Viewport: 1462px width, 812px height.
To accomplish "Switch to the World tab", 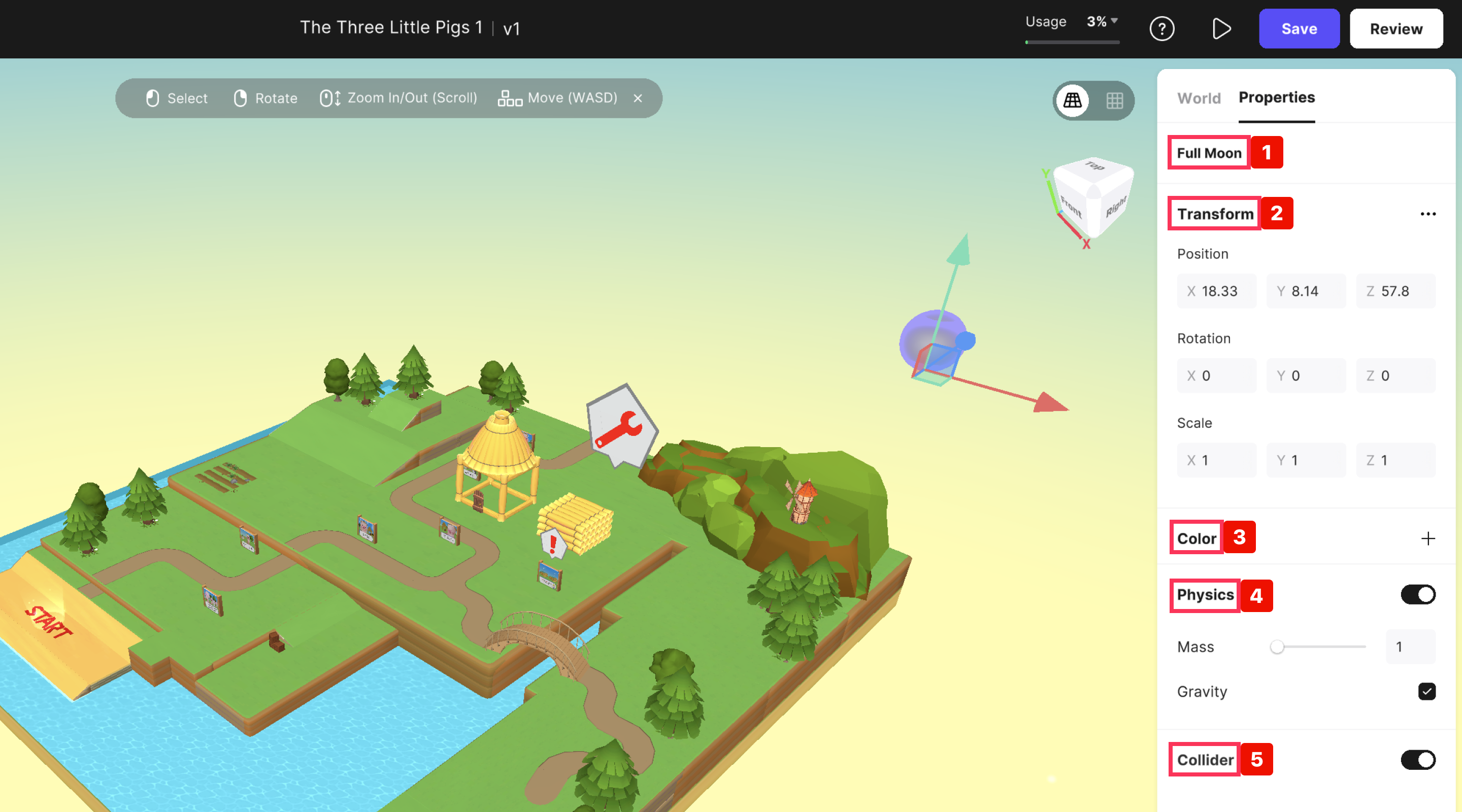I will (1199, 98).
